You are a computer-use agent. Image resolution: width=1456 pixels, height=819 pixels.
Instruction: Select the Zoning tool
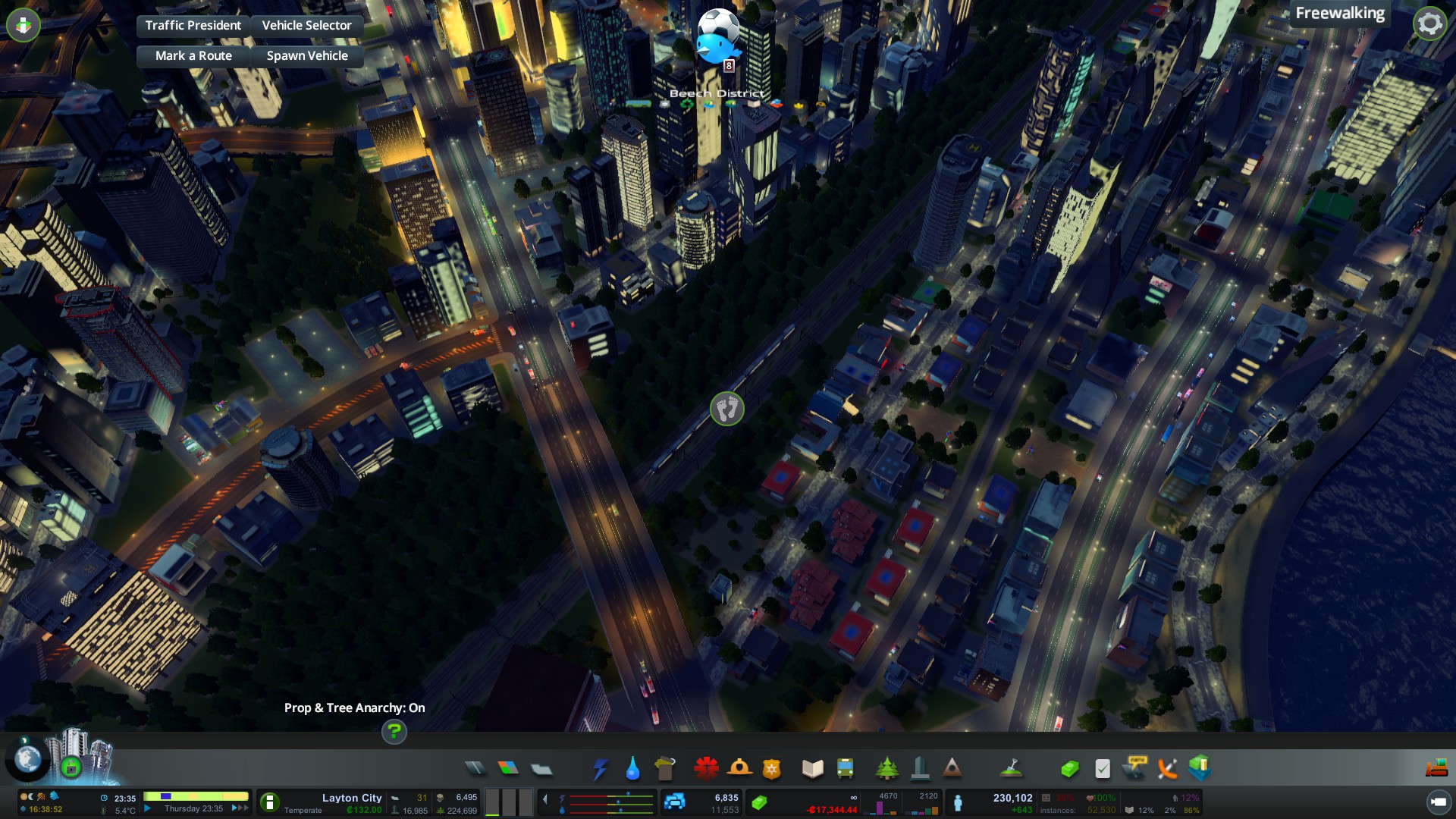coord(508,769)
